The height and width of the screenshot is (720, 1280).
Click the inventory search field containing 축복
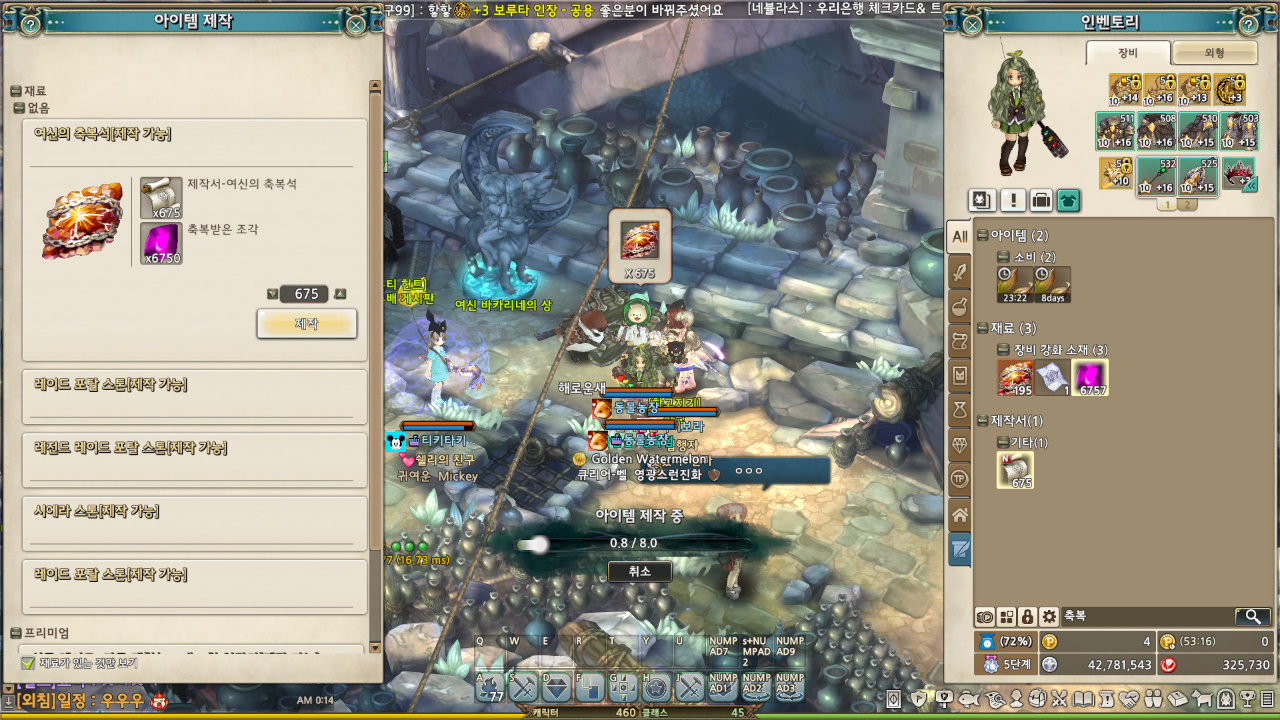pyautogui.click(x=1145, y=617)
